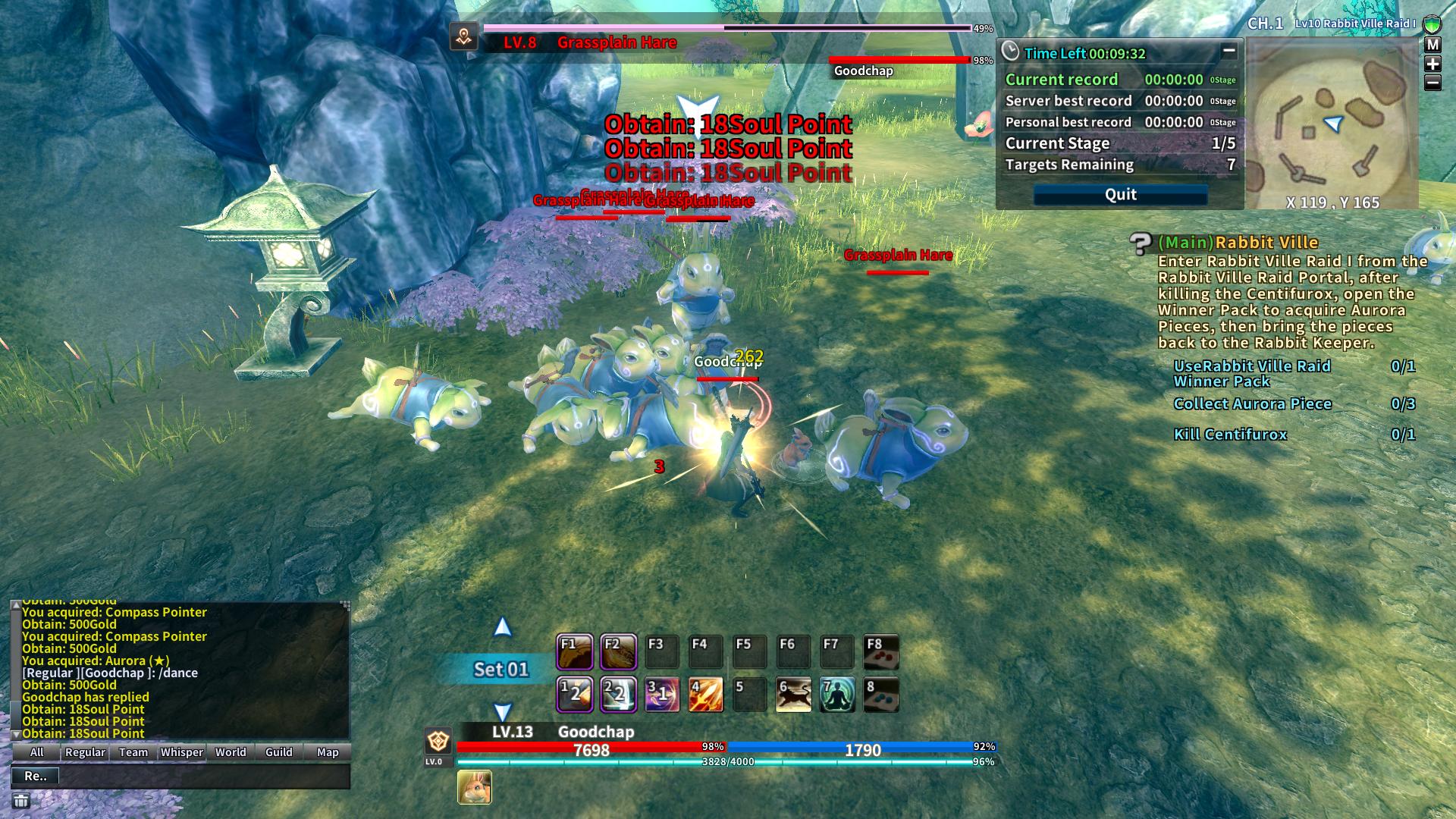Image resolution: width=1456 pixels, height=819 pixels.
Task: Switch chat to the Whisper tab
Action: [x=182, y=752]
